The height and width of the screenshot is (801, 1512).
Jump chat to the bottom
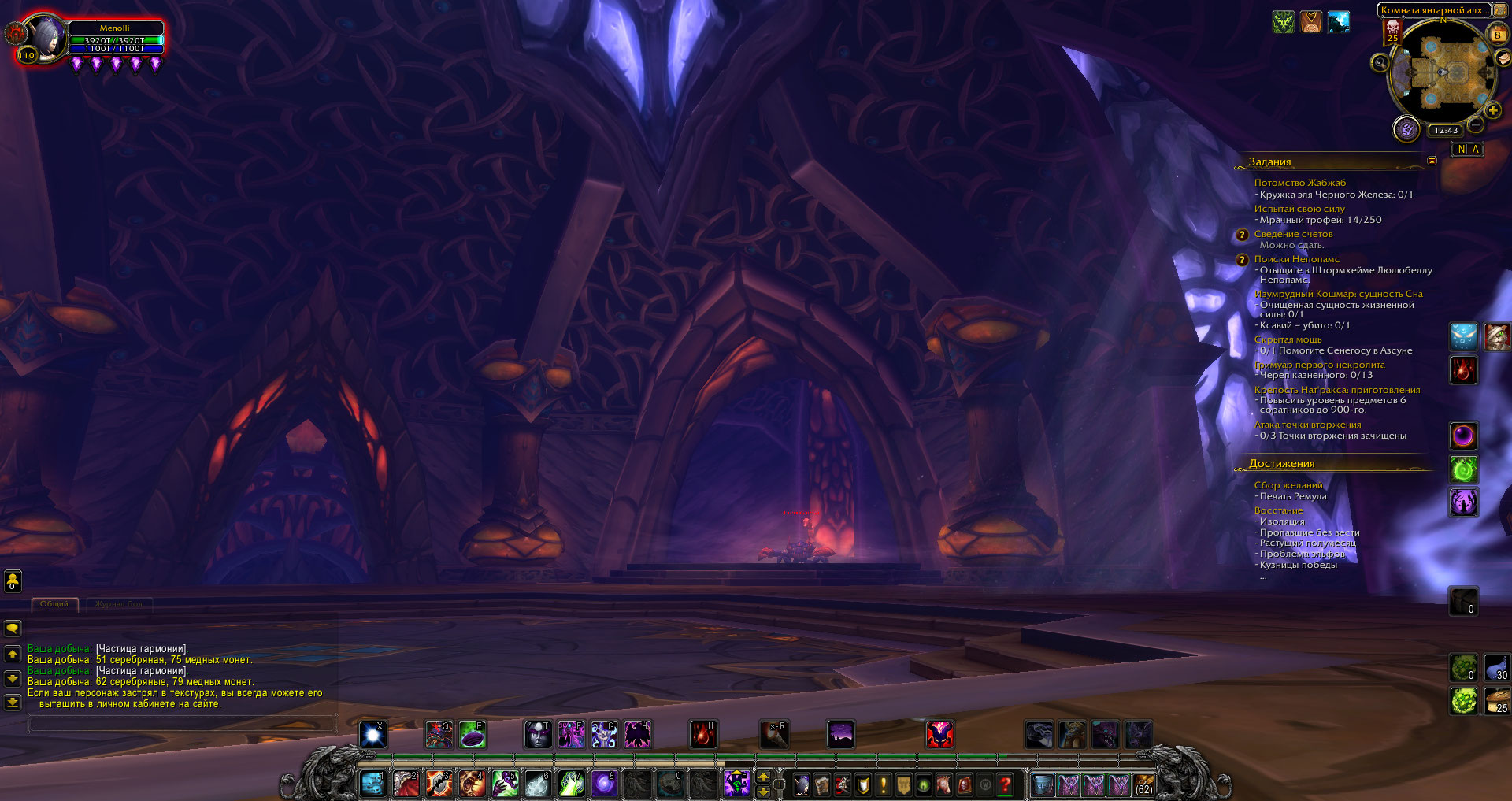click(13, 701)
